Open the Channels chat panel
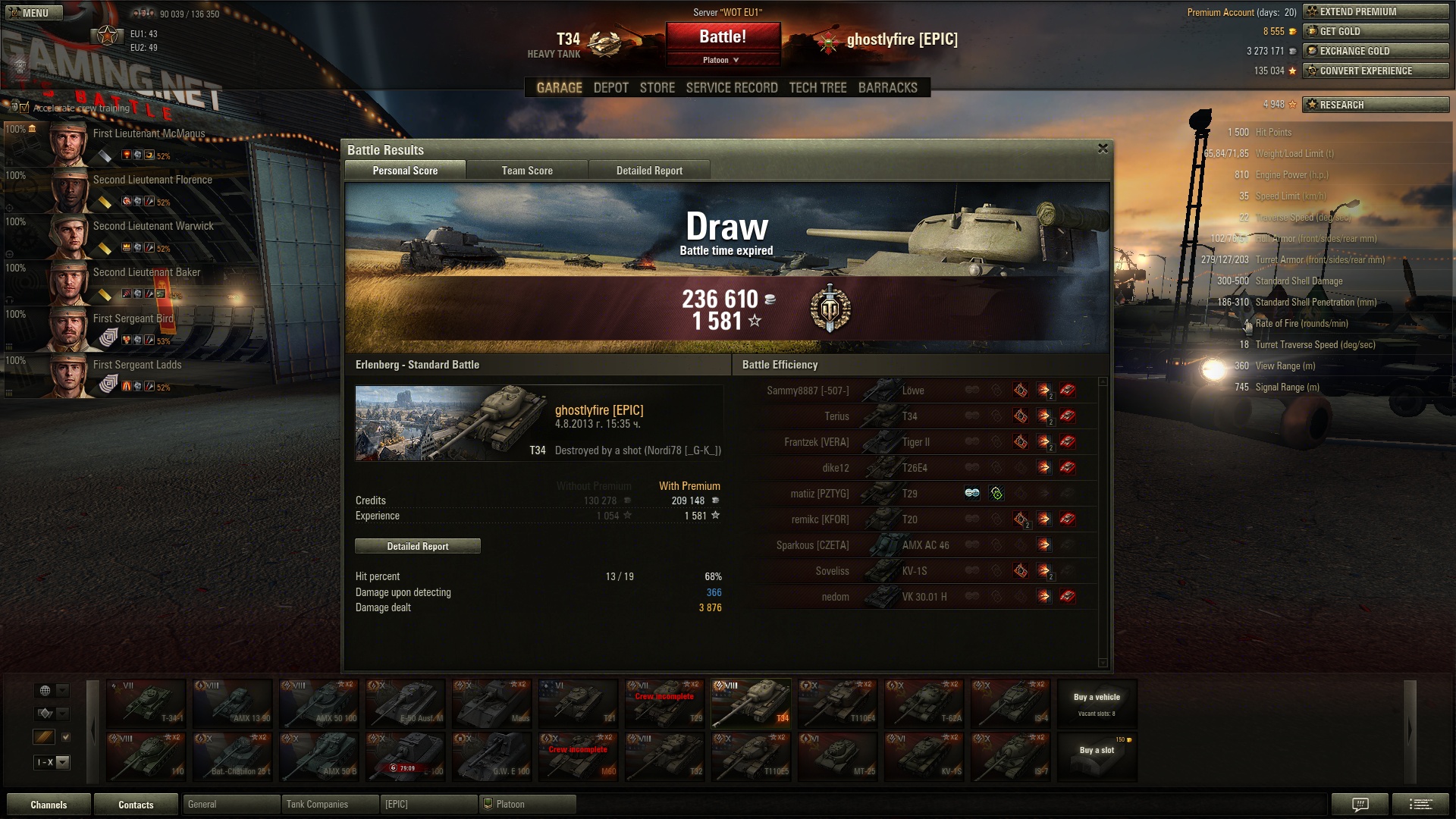This screenshot has width=1456, height=819. (49, 805)
